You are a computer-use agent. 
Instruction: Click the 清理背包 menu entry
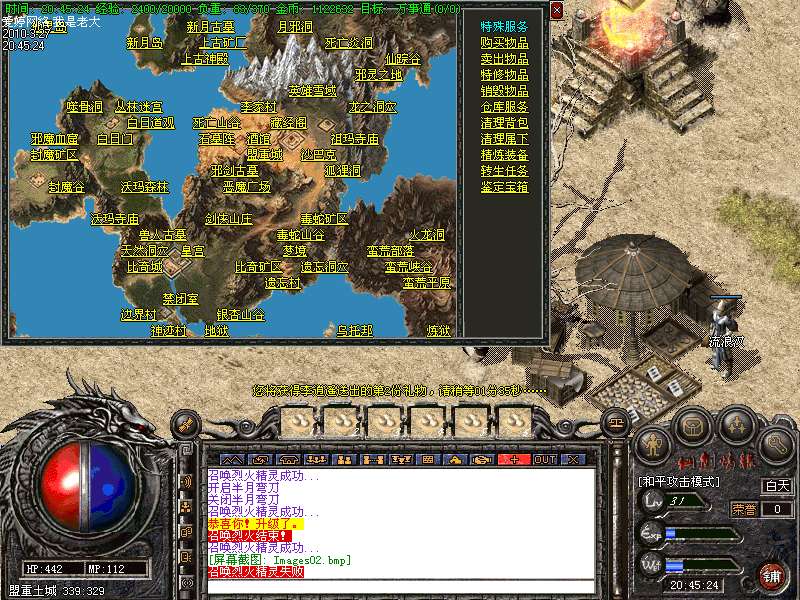click(x=504, y=123)
